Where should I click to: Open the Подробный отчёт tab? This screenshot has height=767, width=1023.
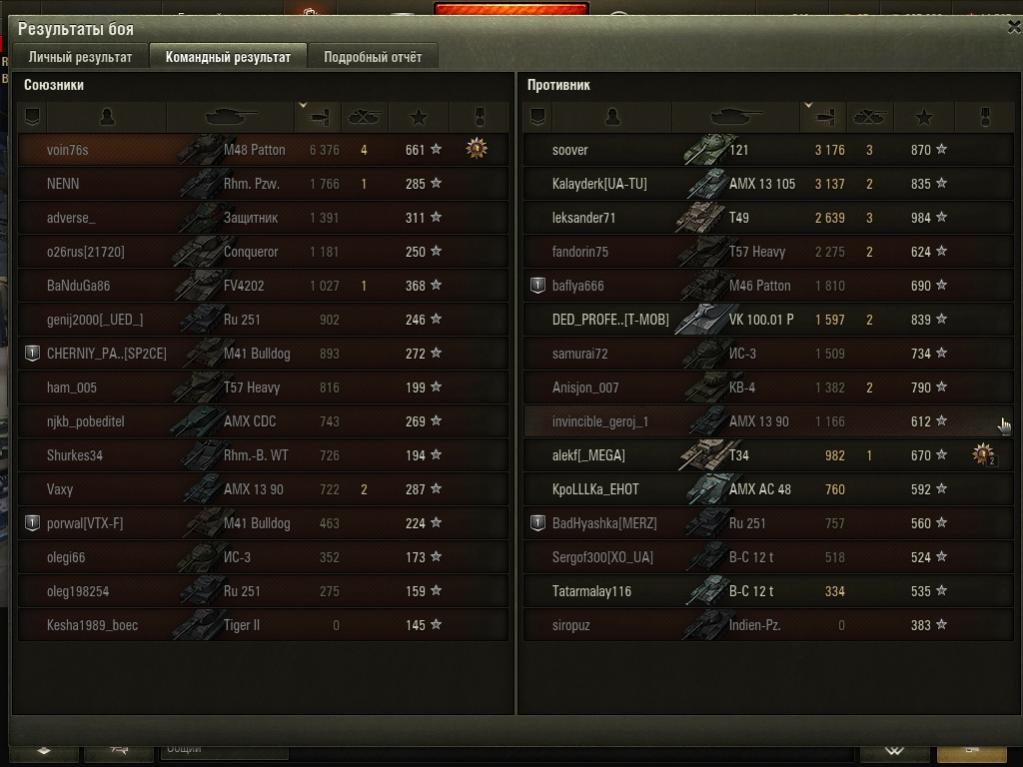pos(372,57)
